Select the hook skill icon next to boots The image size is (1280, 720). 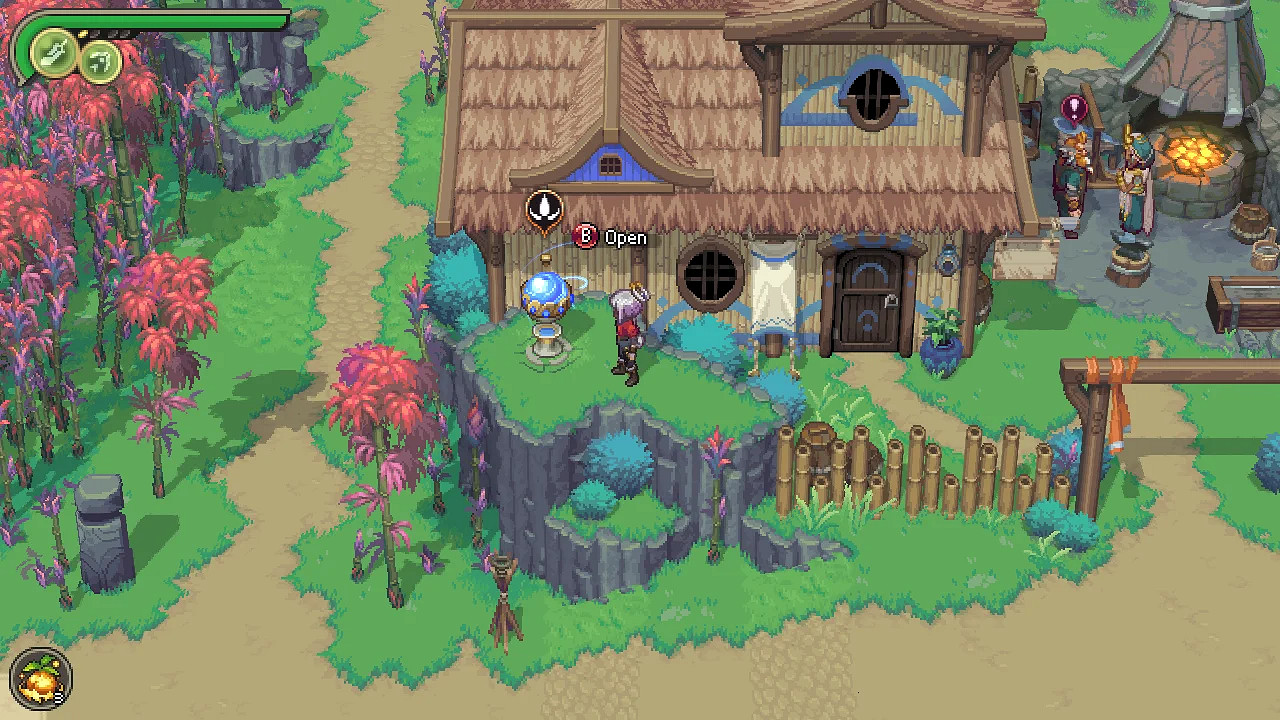point(99,60)
